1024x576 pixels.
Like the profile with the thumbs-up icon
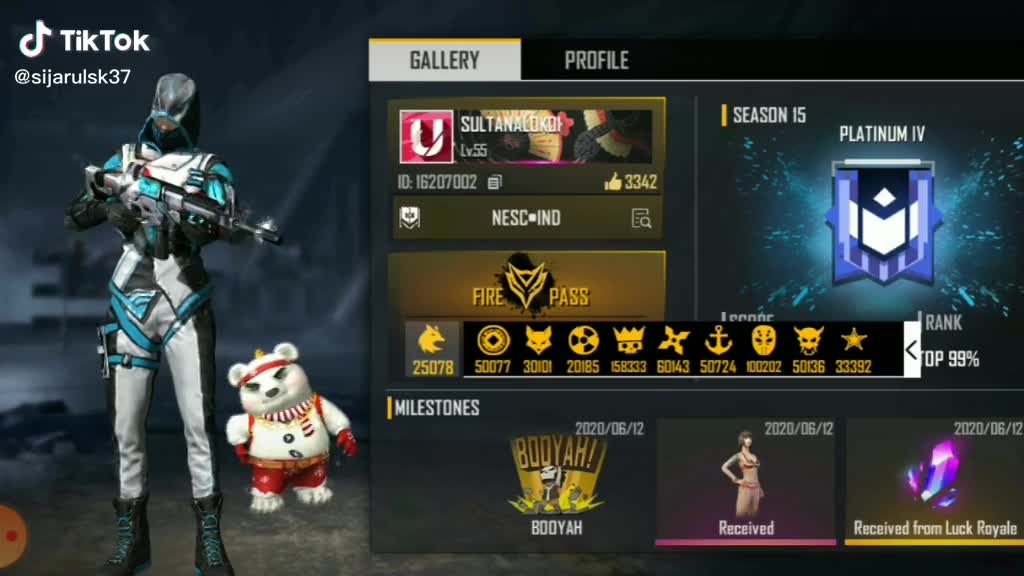pyautogui.click(x=613, y=182)
